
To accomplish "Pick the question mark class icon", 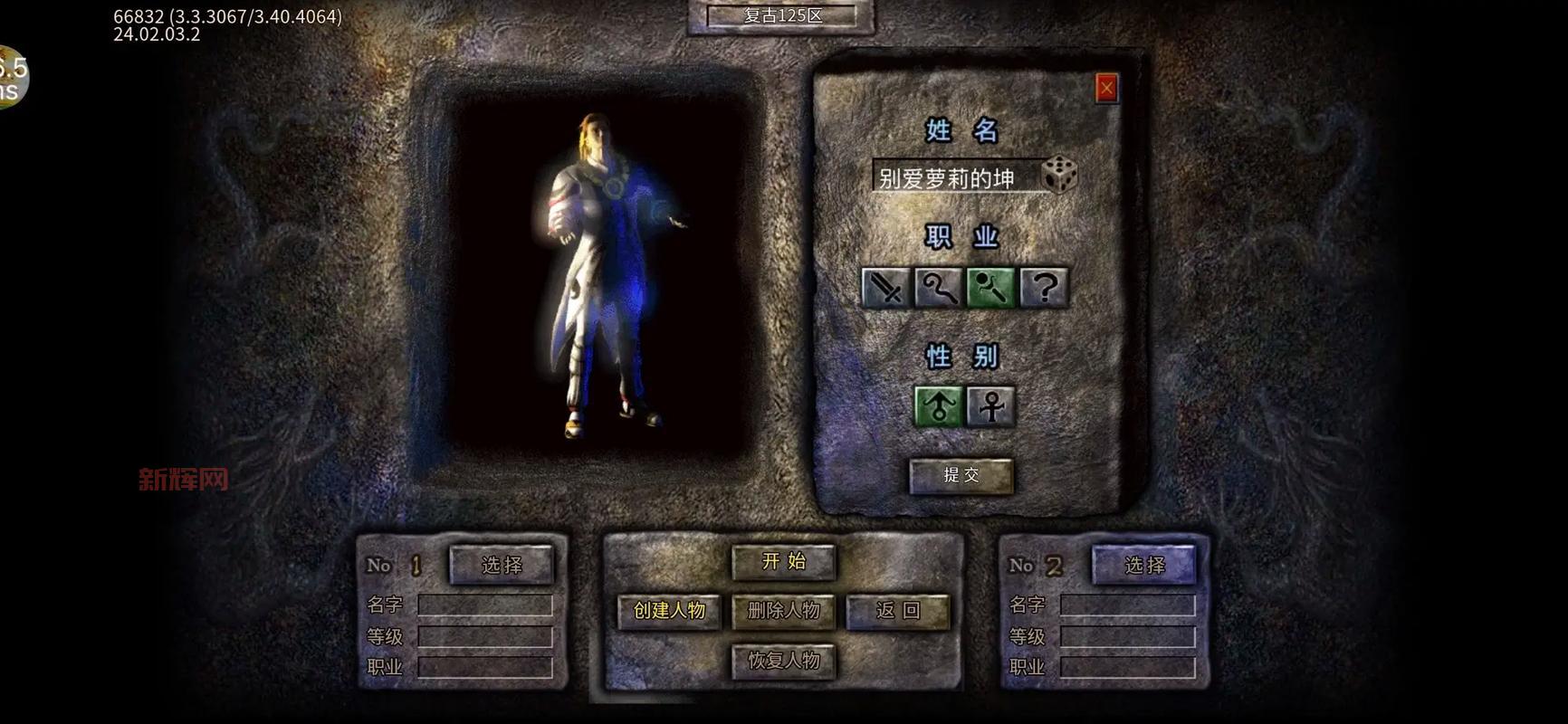I will [x=1044, y=289].
